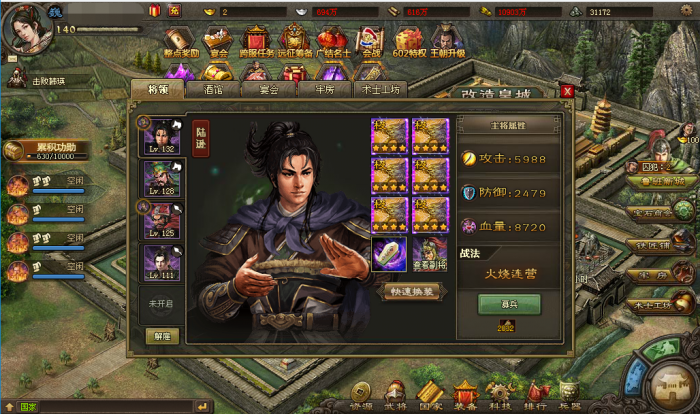This screenshot has height=414, width=700.
Task: Open the 查看副将 deputy general slot
Action: pyautogui.click(x=430, y=254)
